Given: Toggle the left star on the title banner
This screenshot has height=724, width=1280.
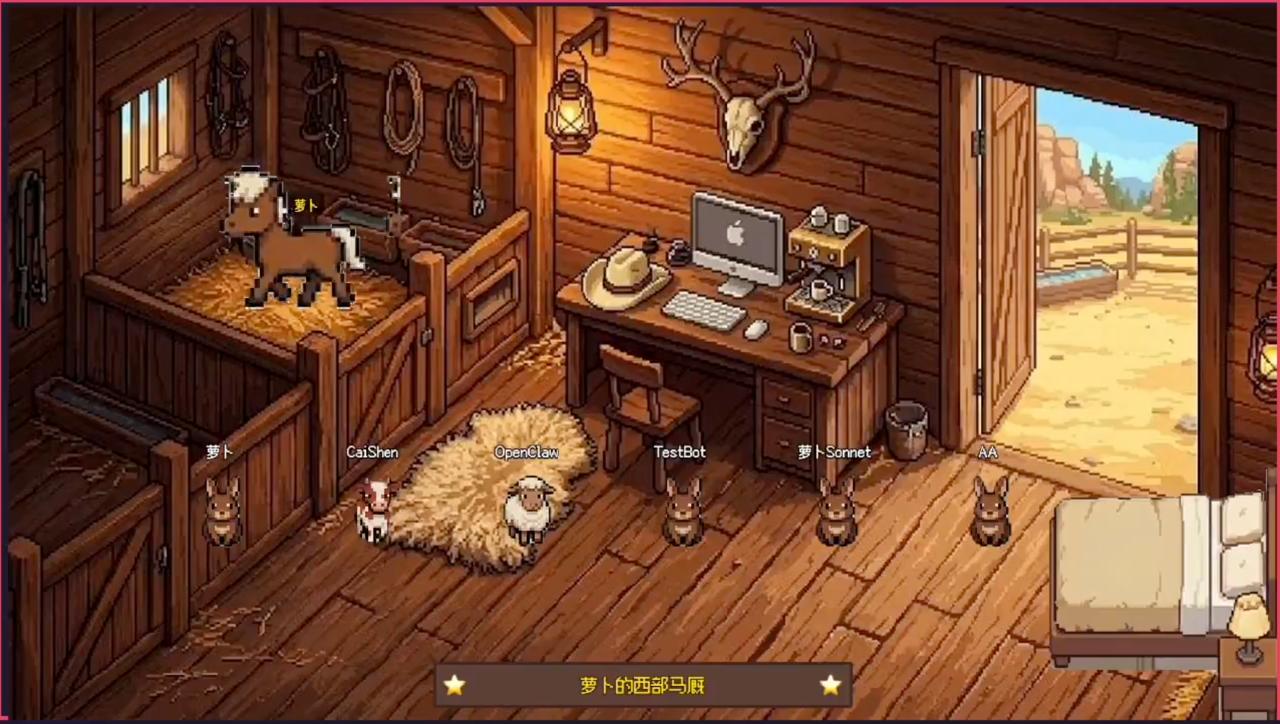Looking at the screenshot, I should pyautogui.click(x=455, y=686).
